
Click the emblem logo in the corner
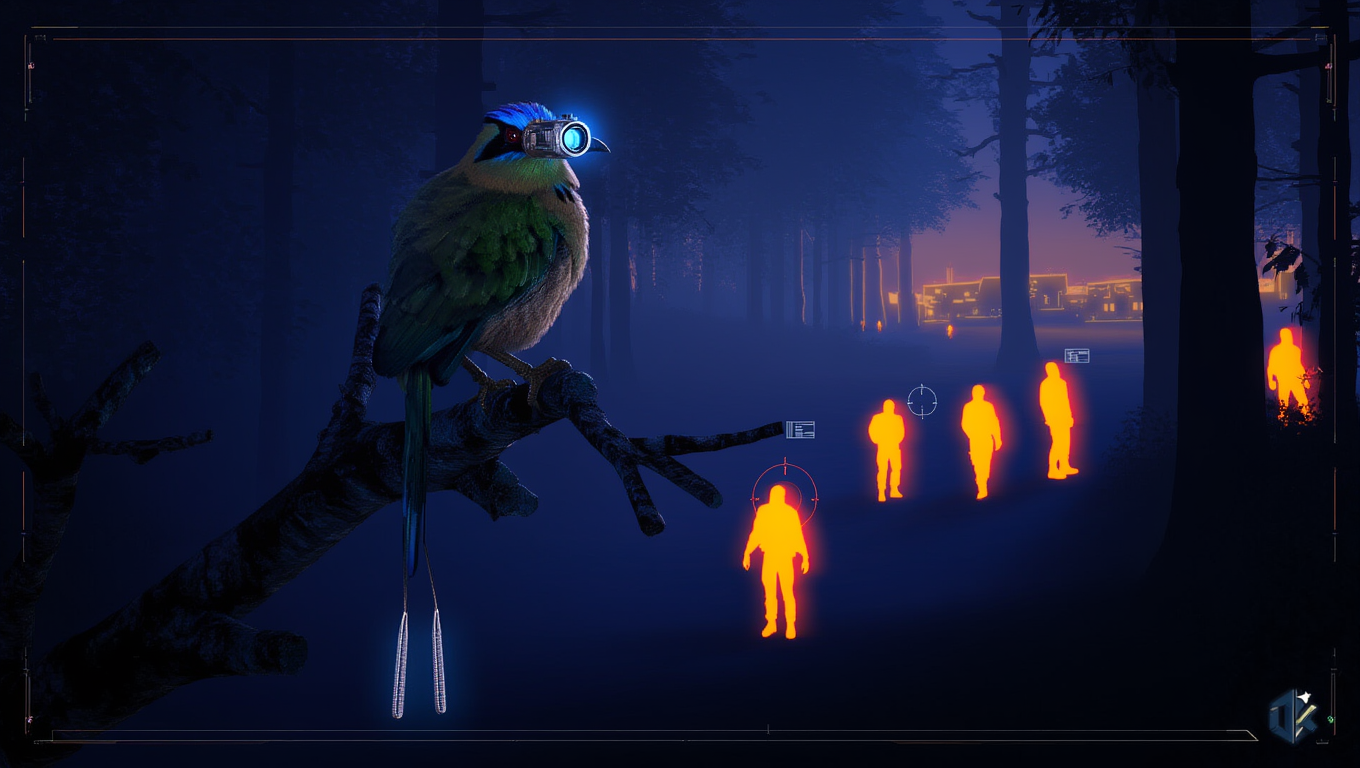pos(1294,715)
